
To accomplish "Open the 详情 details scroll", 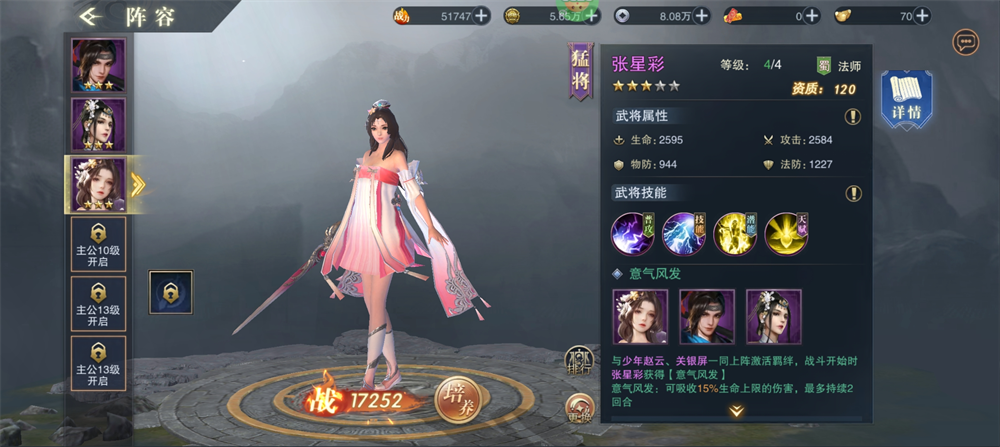I will click(x=905, y=100).
